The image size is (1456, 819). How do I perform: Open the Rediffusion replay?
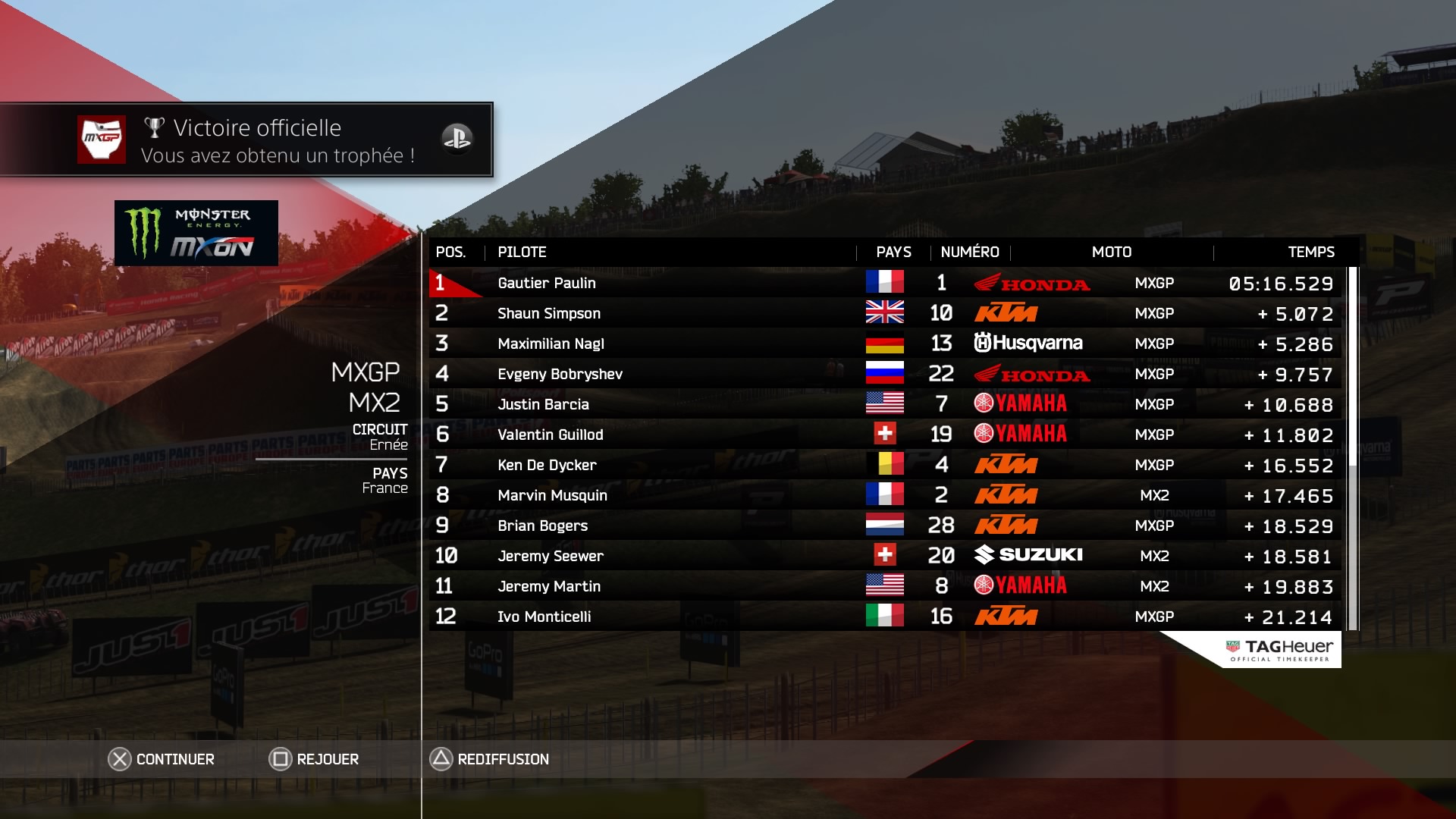click(490, 759)
